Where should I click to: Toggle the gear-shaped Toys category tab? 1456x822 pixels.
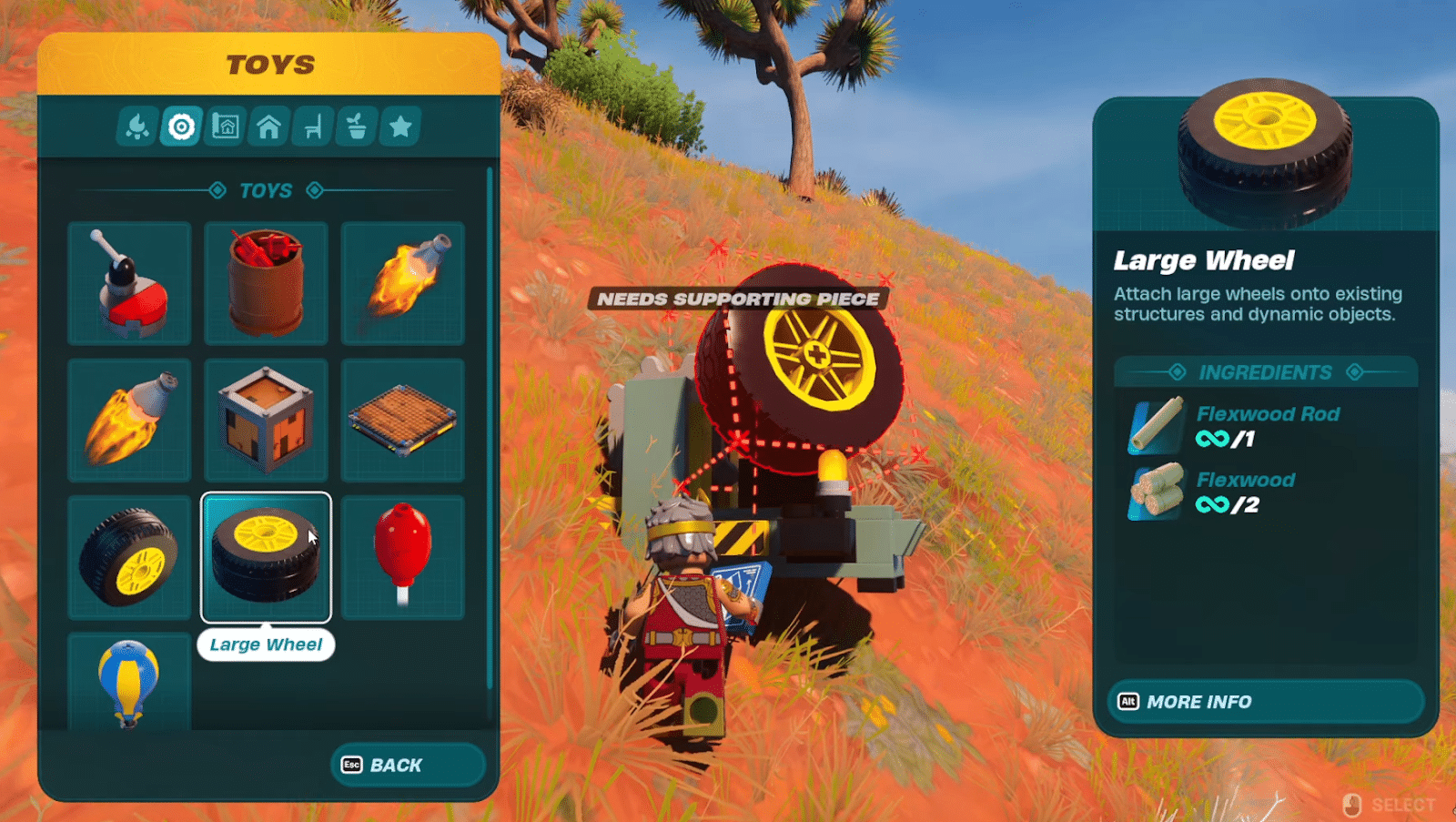(x=179, y=127)
